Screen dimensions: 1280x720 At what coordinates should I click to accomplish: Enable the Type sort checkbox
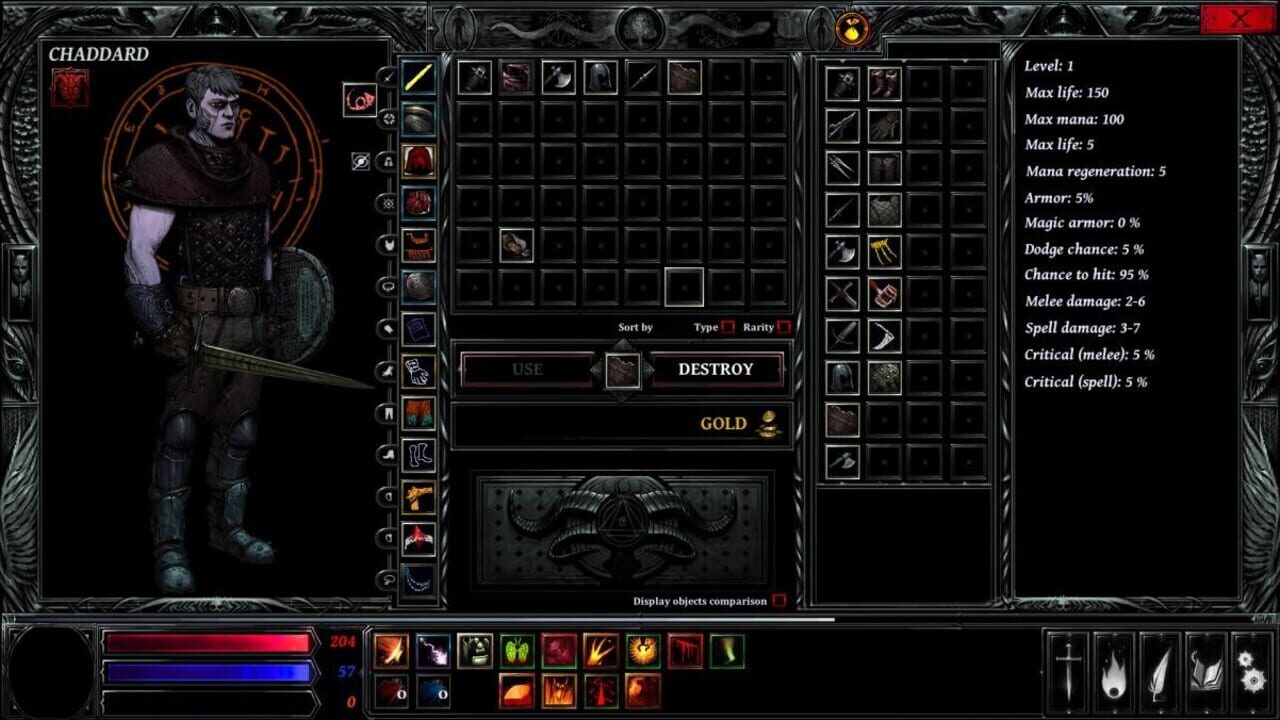point(727,326)
